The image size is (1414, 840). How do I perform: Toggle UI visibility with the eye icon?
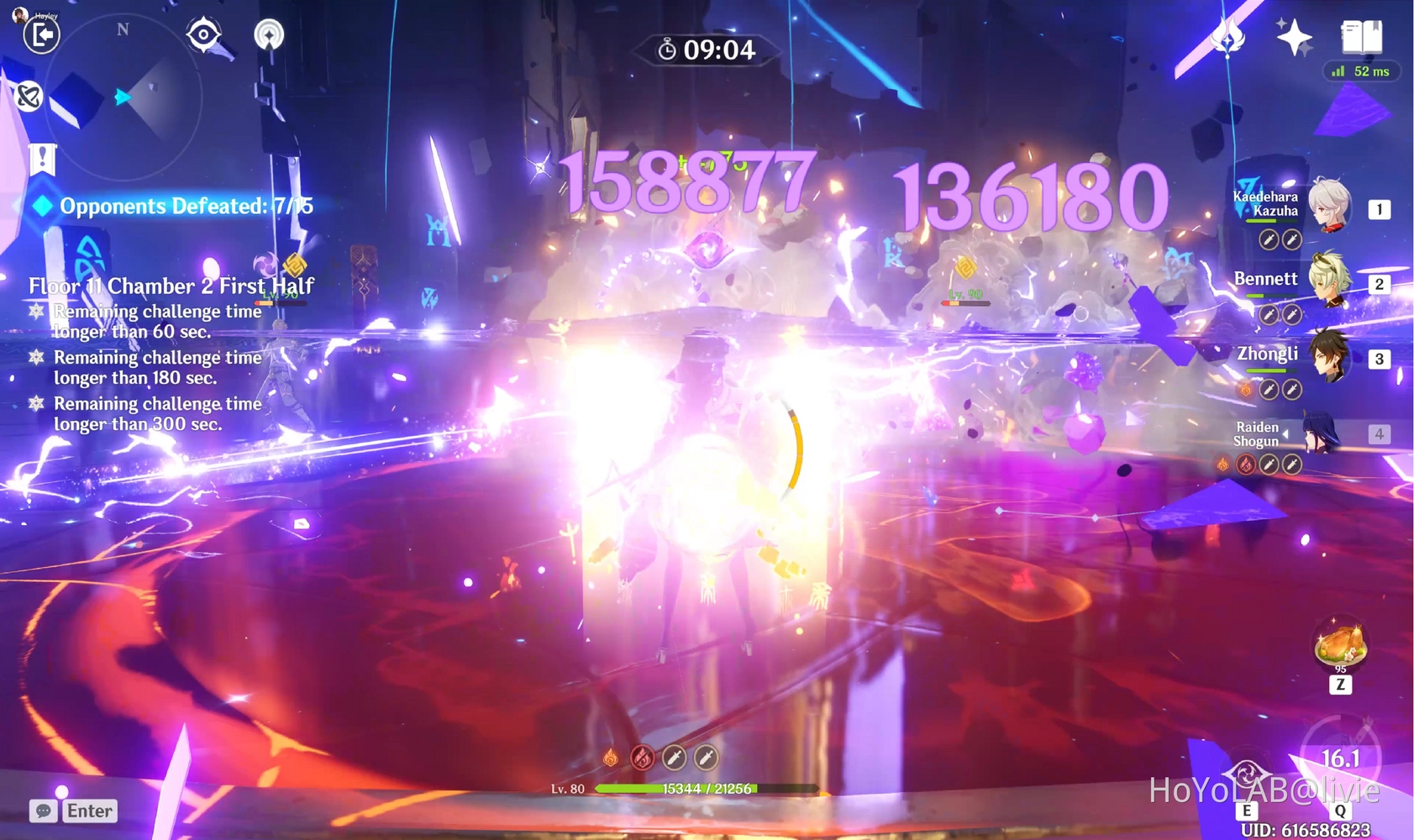pos(202,35)
